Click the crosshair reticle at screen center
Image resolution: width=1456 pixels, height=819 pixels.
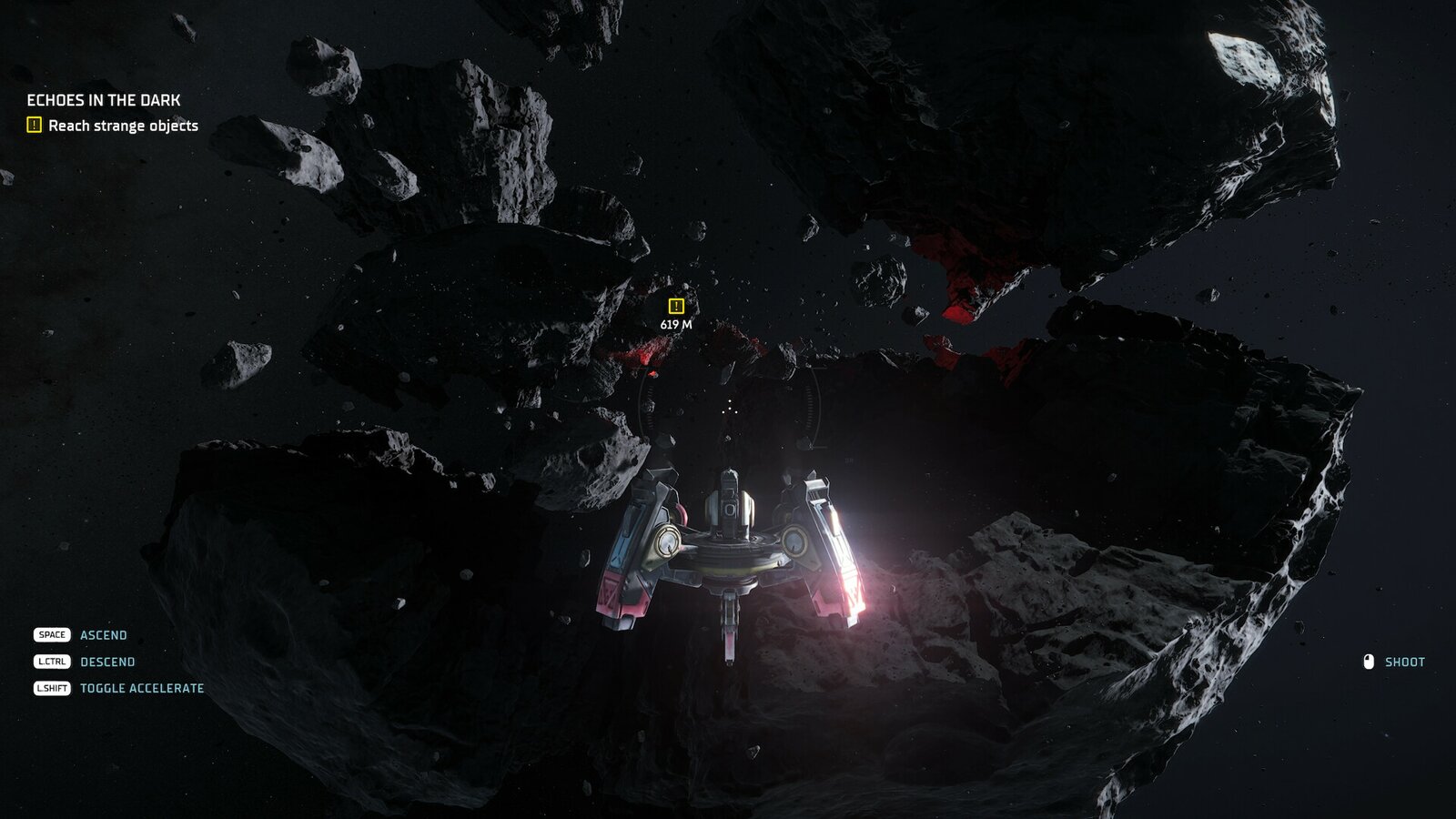(728, 409)
